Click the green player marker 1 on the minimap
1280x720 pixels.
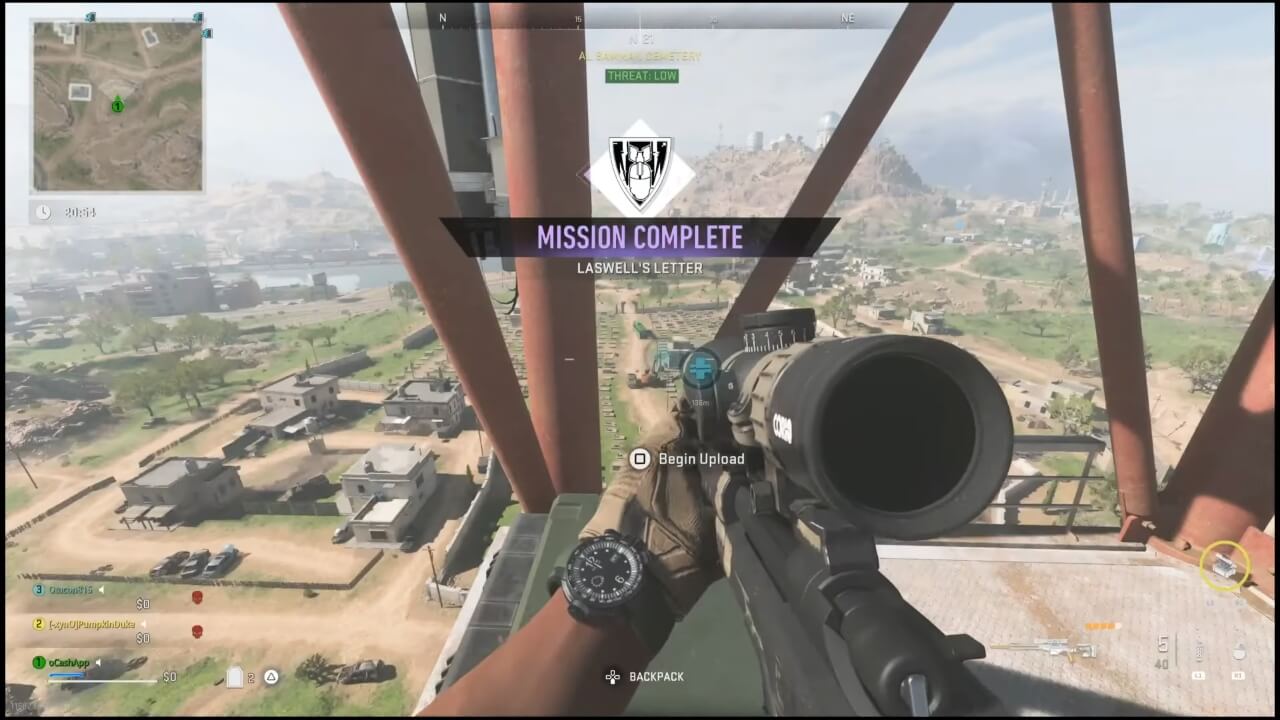click(x=117, y=108)
